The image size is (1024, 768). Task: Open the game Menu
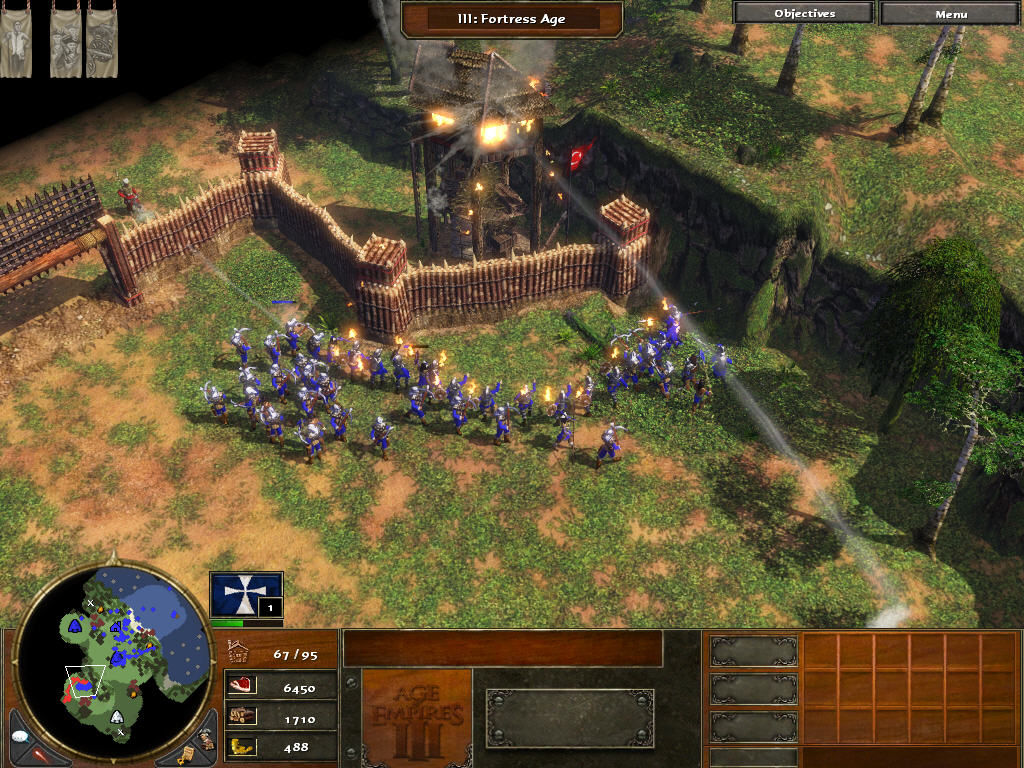pyautogui.click(x=951, y=13)
